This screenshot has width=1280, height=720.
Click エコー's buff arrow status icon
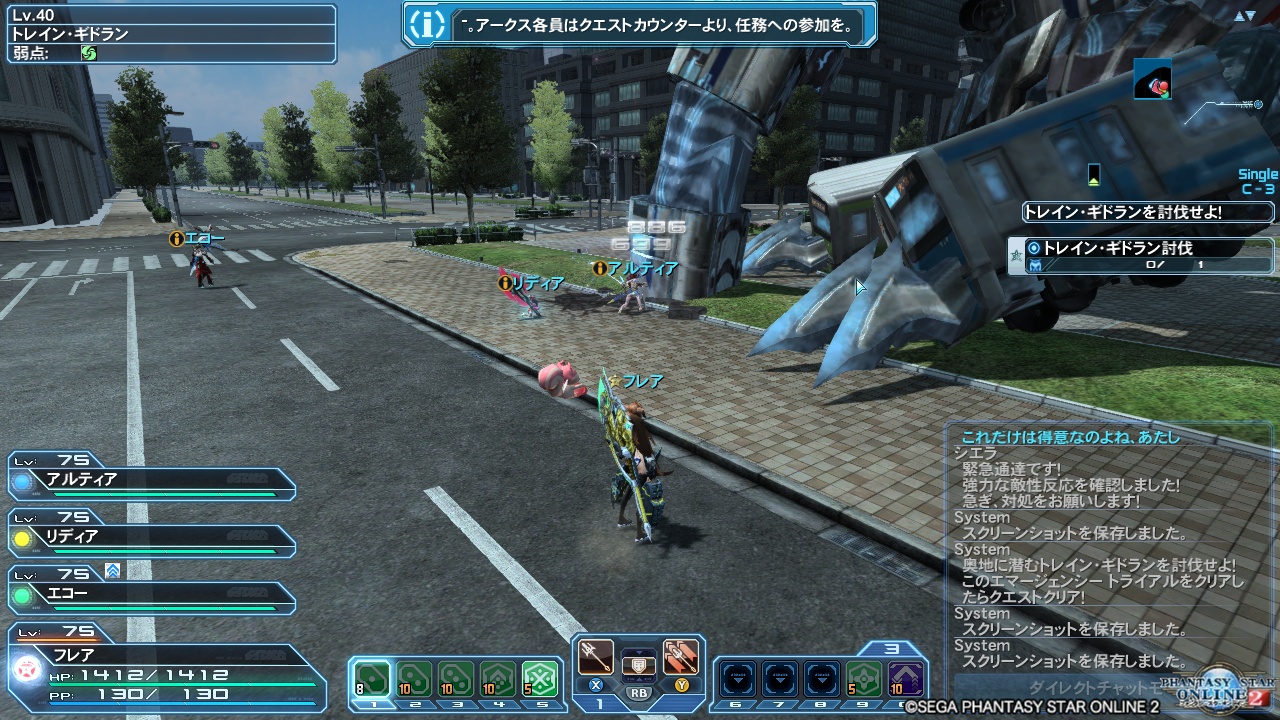point(112,571)
